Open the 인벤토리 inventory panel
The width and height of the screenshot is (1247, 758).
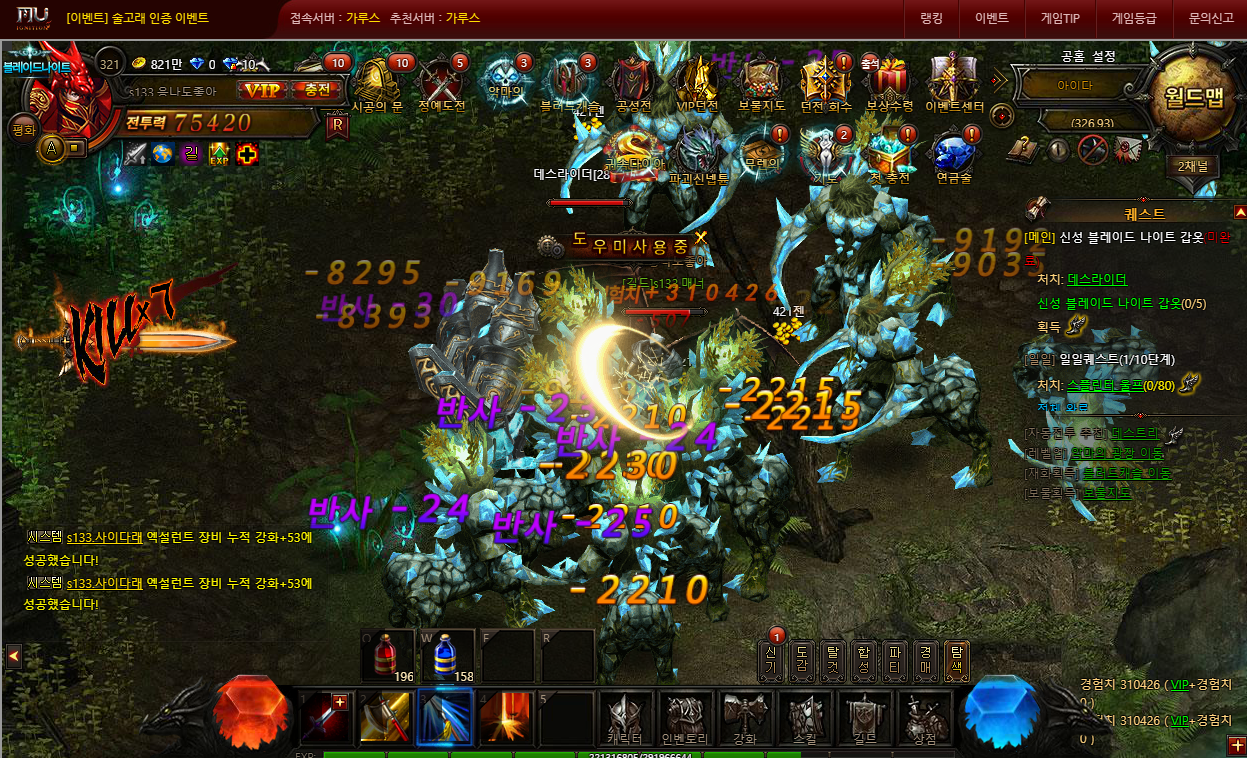[685, 718]
